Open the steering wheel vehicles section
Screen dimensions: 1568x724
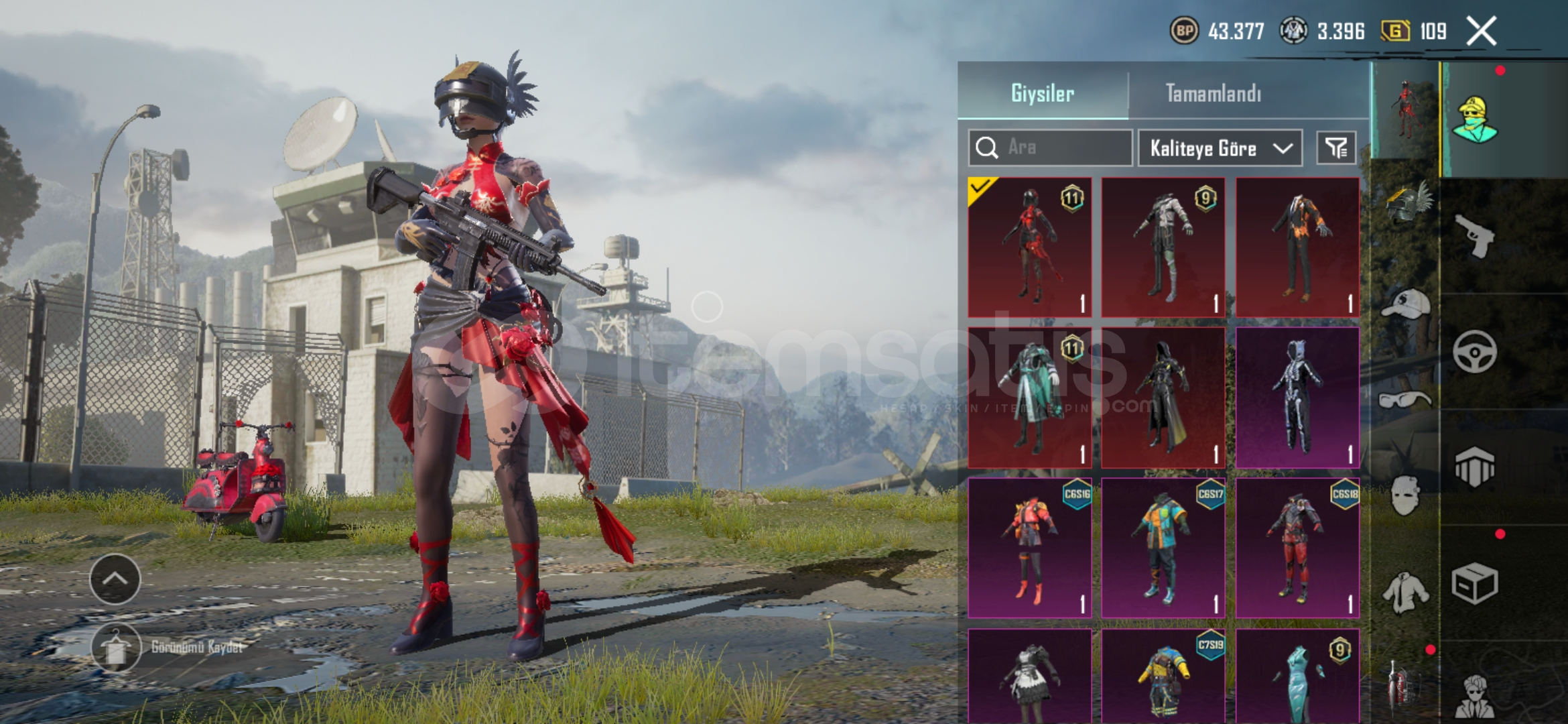(x=1475, y=351)
